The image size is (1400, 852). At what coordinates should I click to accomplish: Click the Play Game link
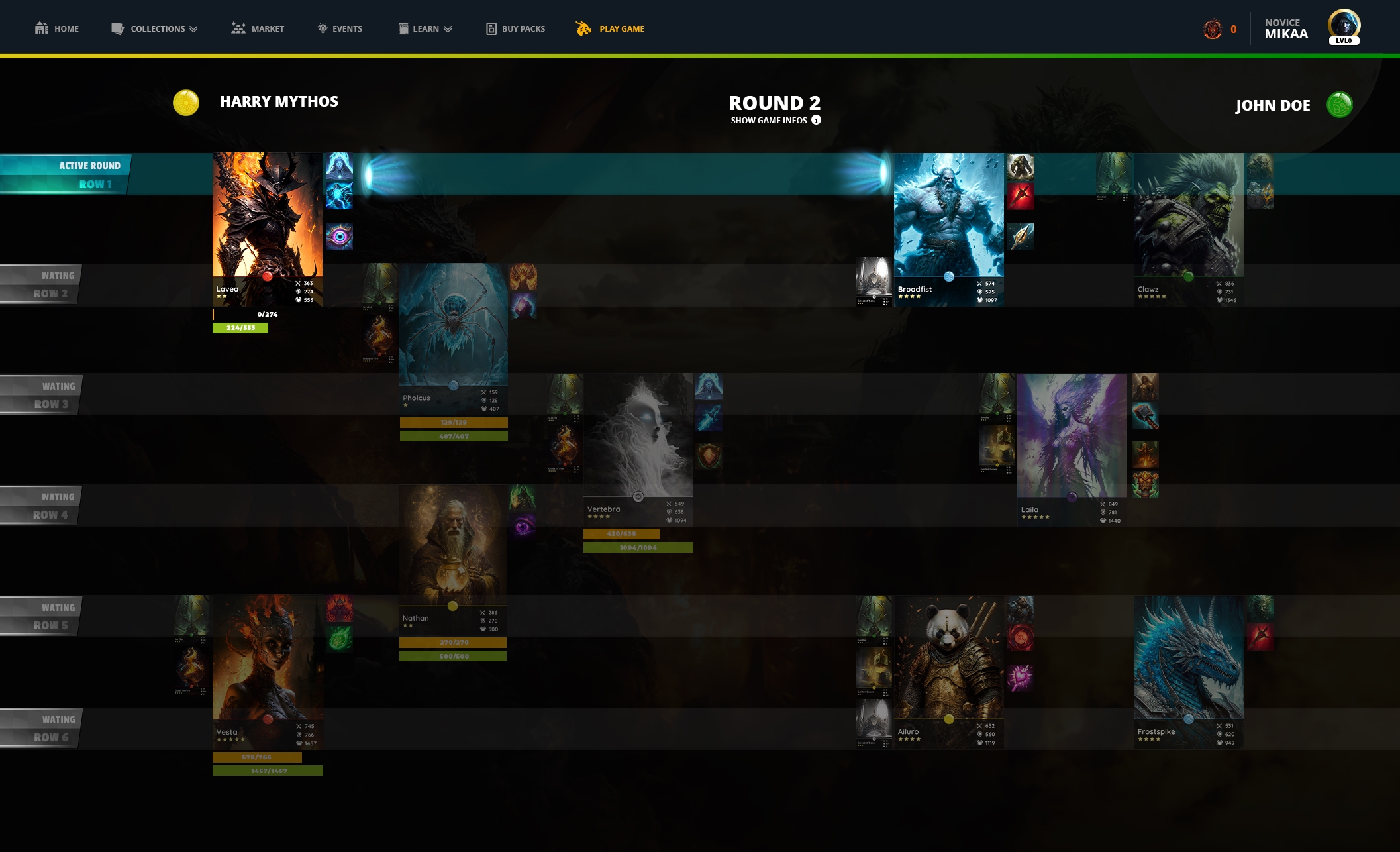coord(611,28)
